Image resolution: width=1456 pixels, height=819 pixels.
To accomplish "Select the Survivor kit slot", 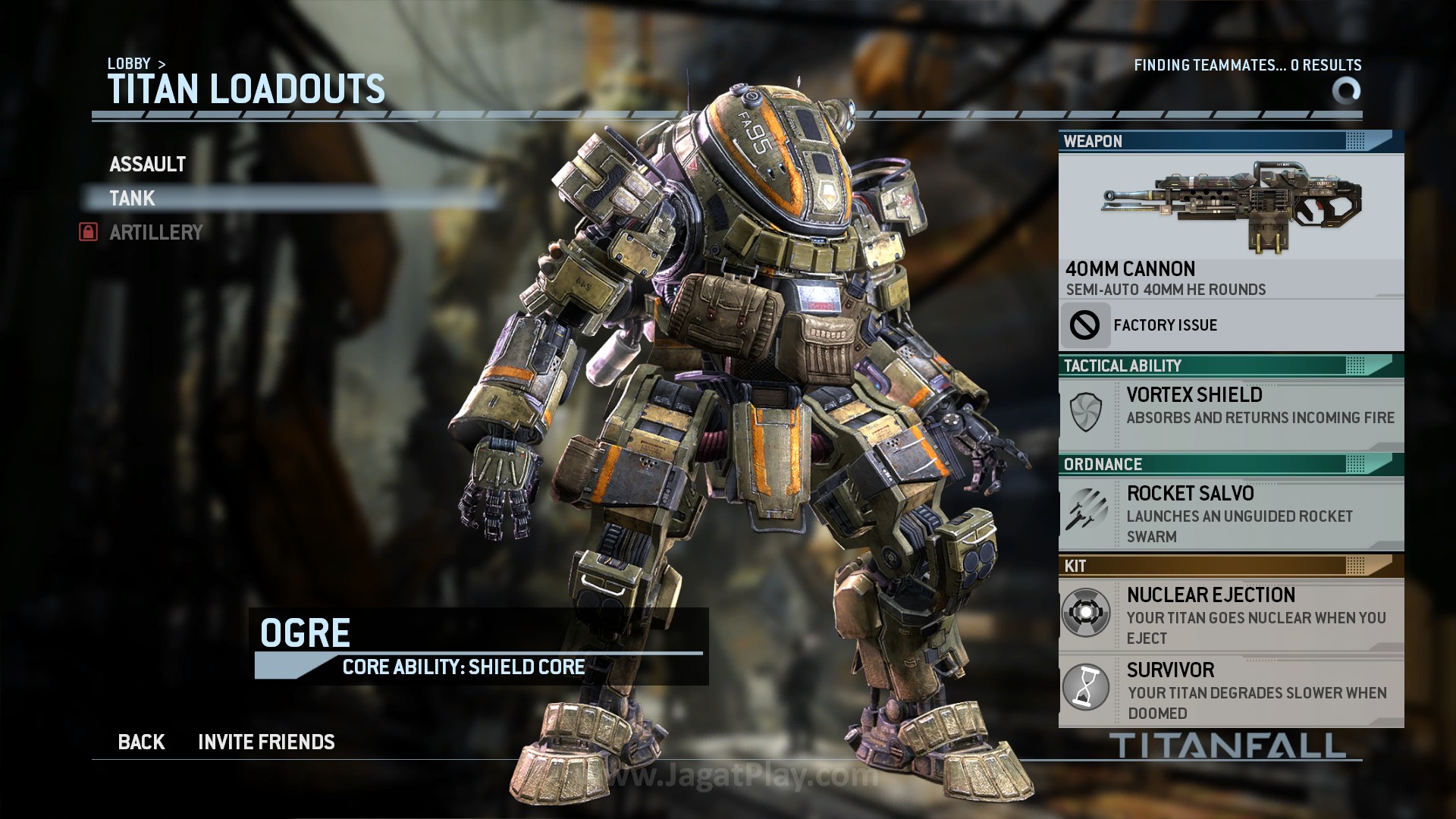I will [x=1230, y=690].
